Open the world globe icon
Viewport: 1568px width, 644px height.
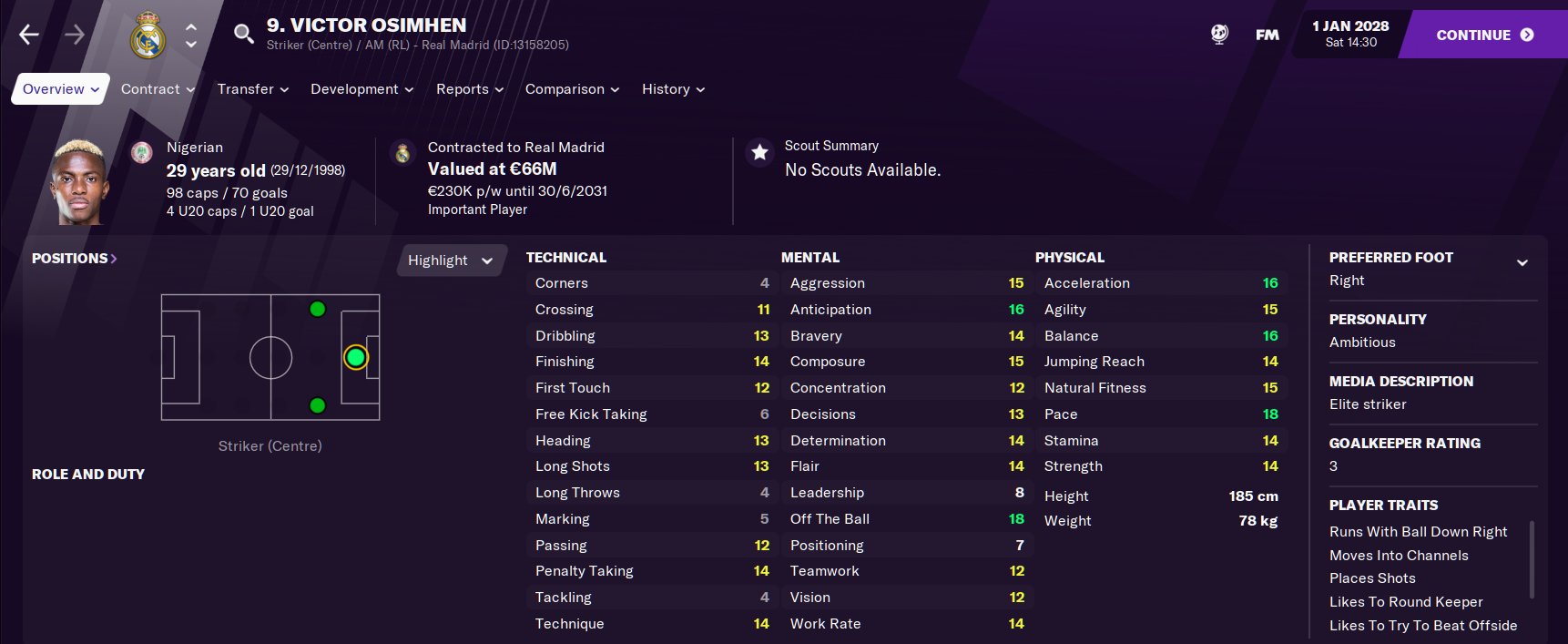1219,35
